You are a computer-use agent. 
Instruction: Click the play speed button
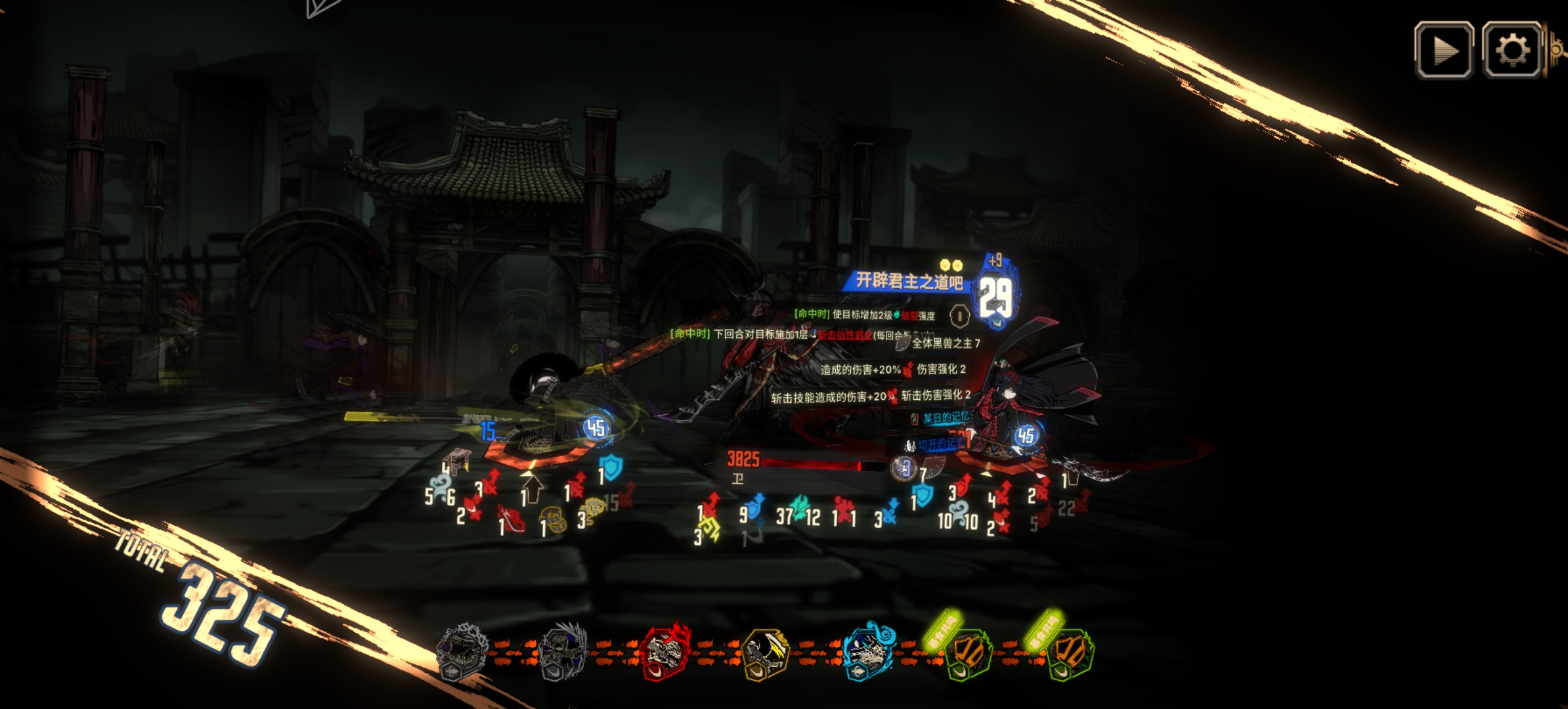pos(1443,51)
